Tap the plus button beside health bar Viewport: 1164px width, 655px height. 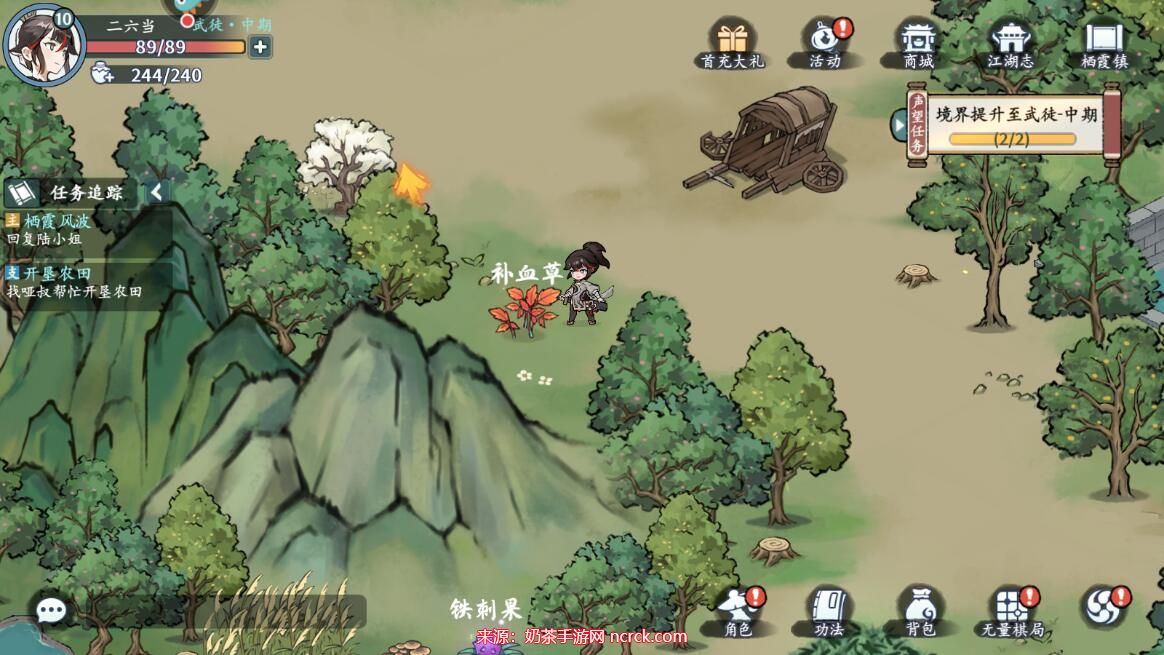tap(260, 47)
